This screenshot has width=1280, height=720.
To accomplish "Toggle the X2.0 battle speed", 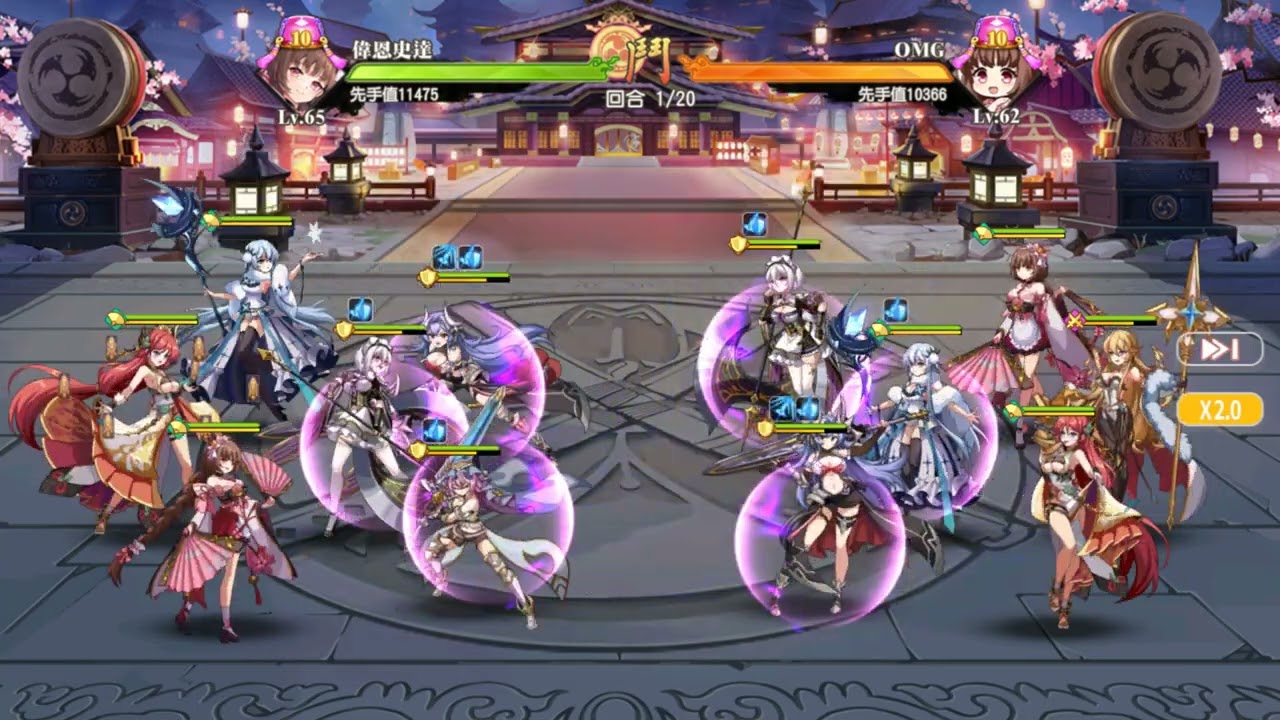I will [1219, 409].
